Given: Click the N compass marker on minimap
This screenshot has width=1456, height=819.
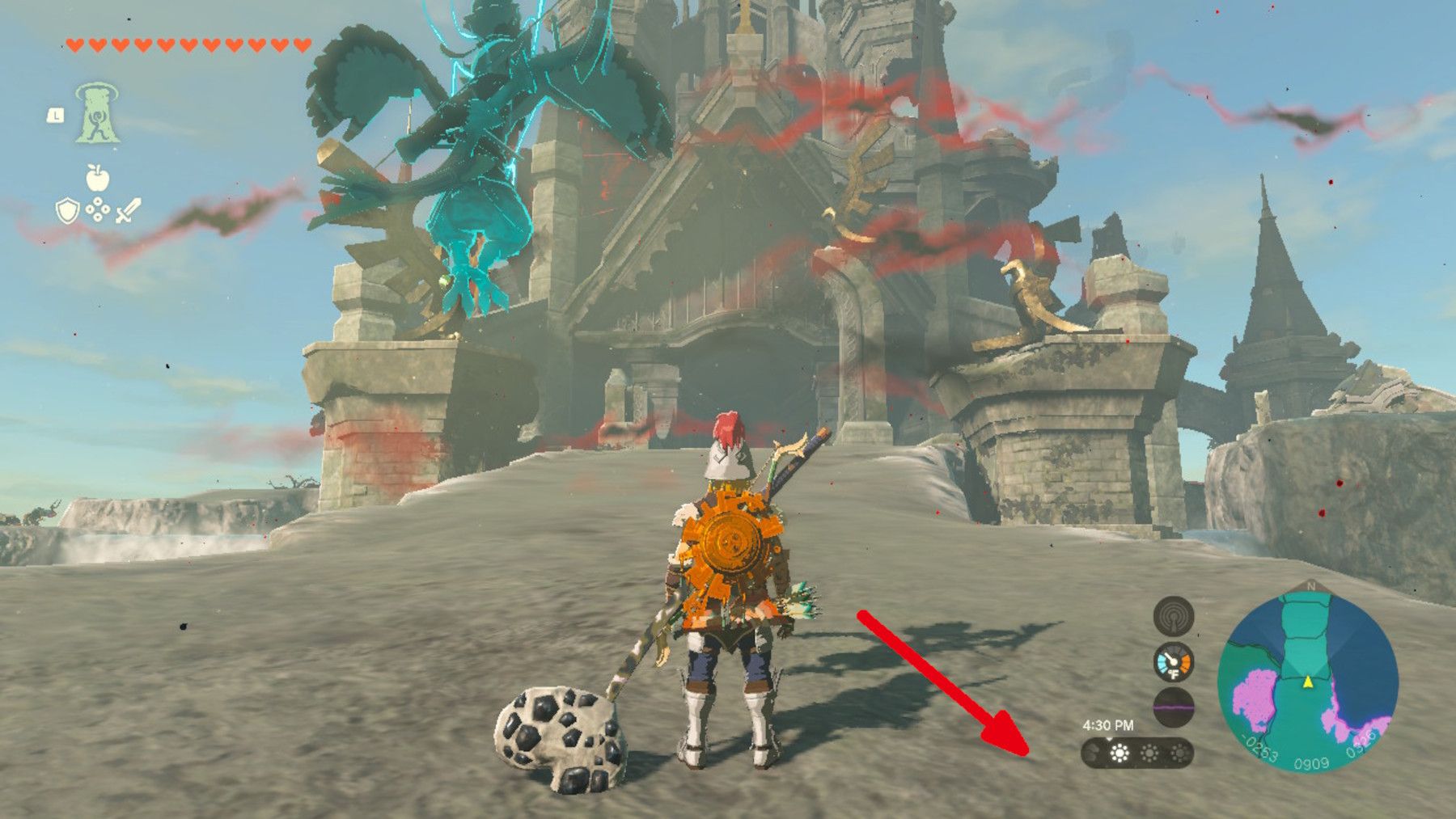Looking at the screenshot, I should pos(1311,586).
